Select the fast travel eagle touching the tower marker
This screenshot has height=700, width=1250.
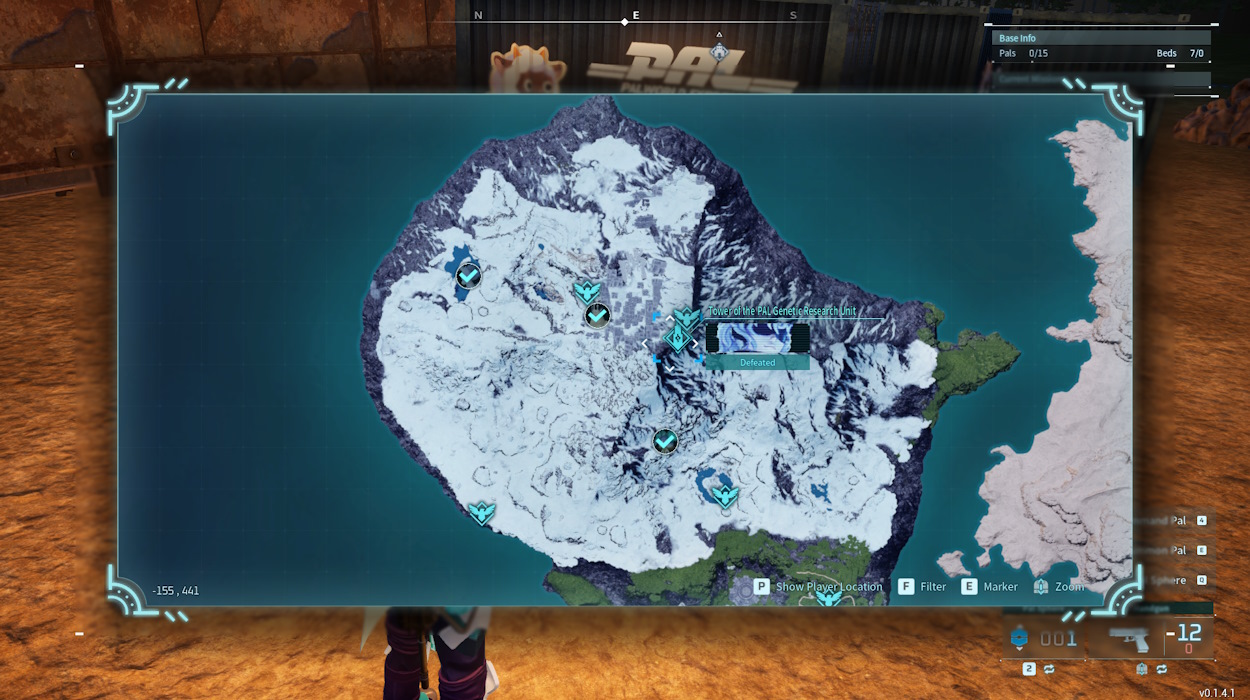685,319
